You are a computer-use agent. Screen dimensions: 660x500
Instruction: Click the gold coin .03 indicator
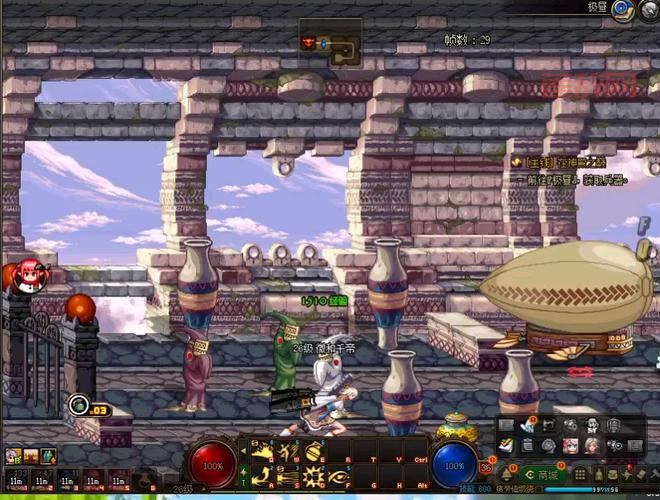[x=82, y=406]
